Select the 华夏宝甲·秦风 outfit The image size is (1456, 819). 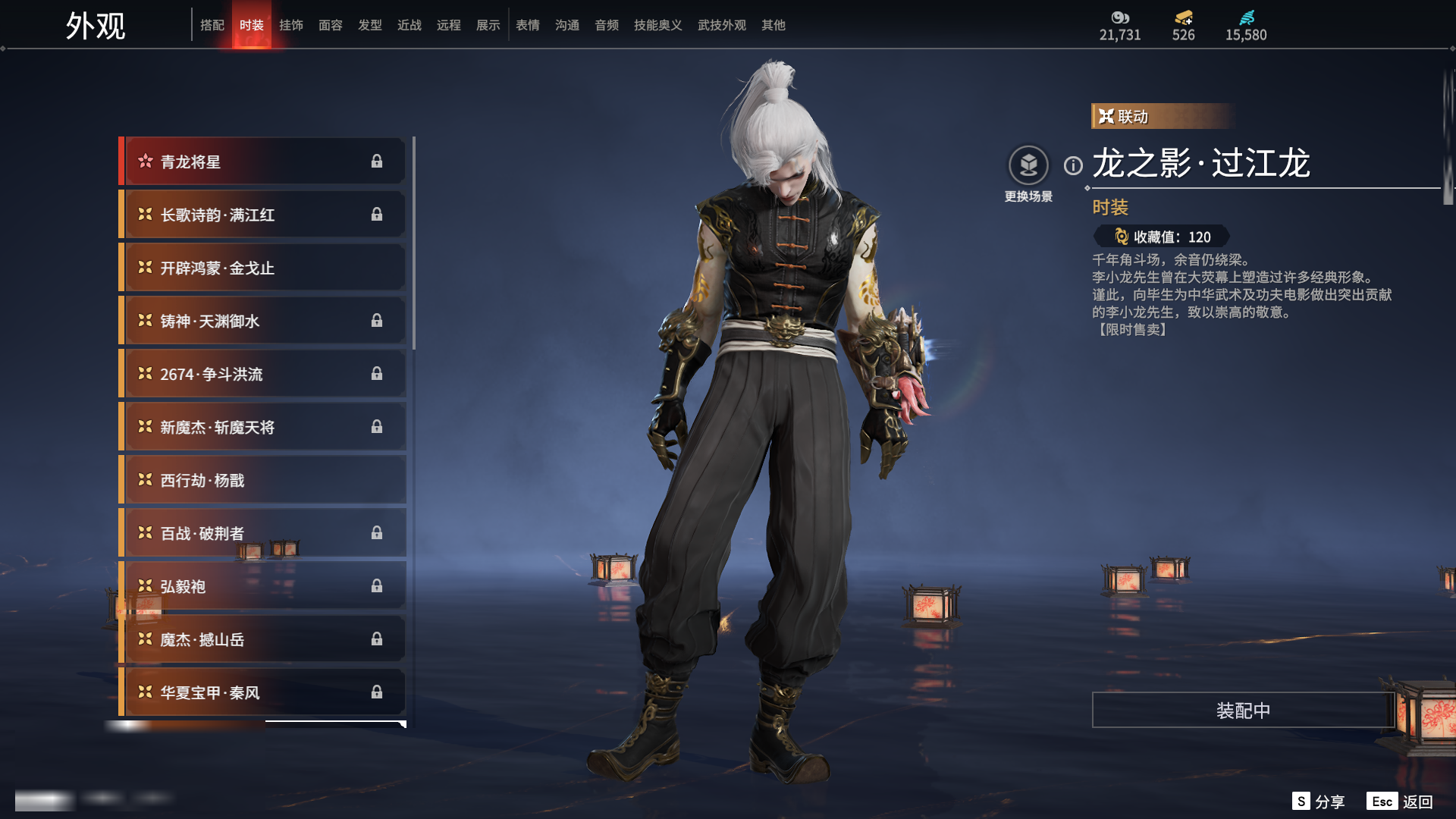click(262, 692)
